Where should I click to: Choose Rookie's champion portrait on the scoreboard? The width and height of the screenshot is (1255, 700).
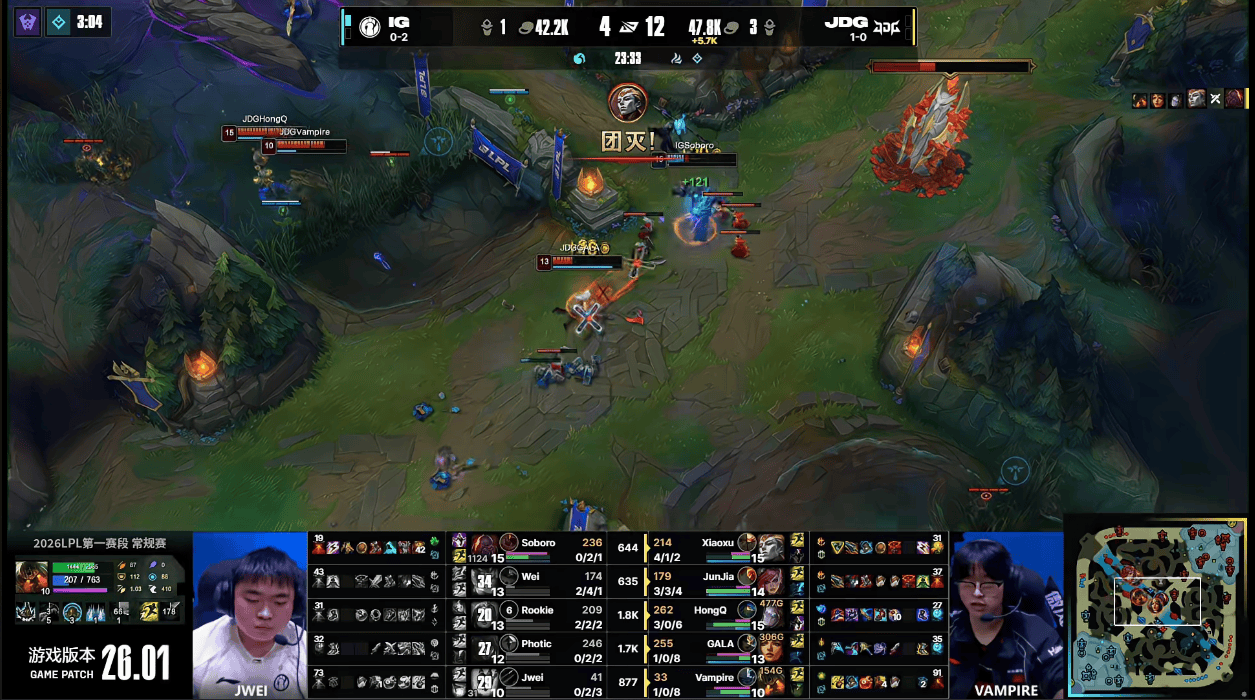click(x=485, y=613)
